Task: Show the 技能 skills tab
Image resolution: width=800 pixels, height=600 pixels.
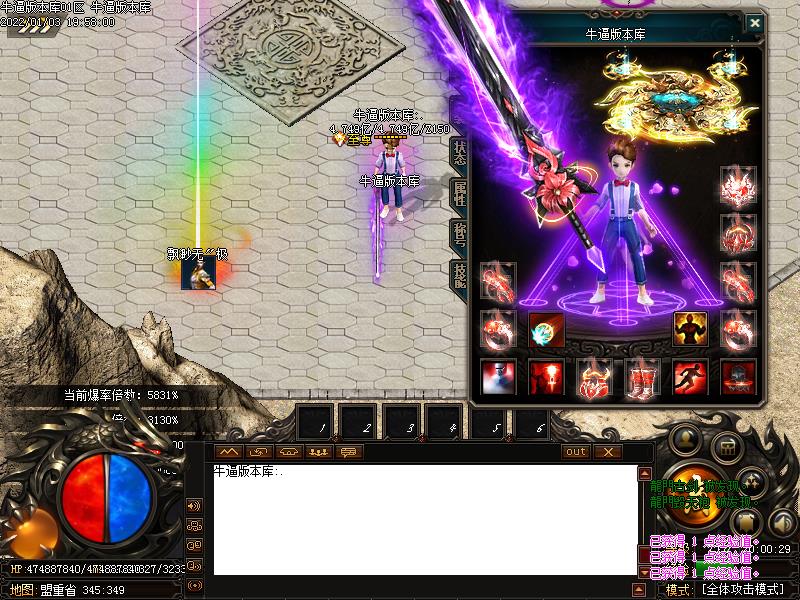Action: click(x=459, y=276)
